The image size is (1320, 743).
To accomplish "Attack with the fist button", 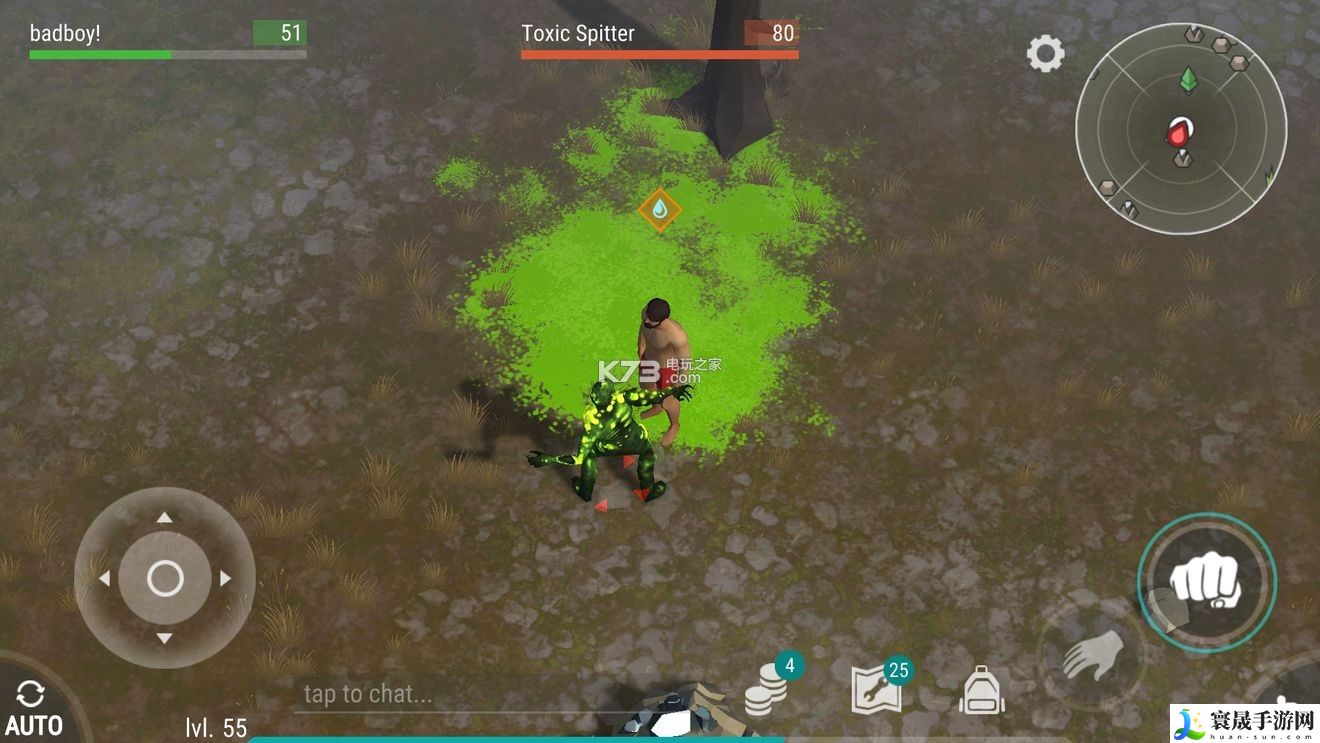I will tap(1206, 580).
